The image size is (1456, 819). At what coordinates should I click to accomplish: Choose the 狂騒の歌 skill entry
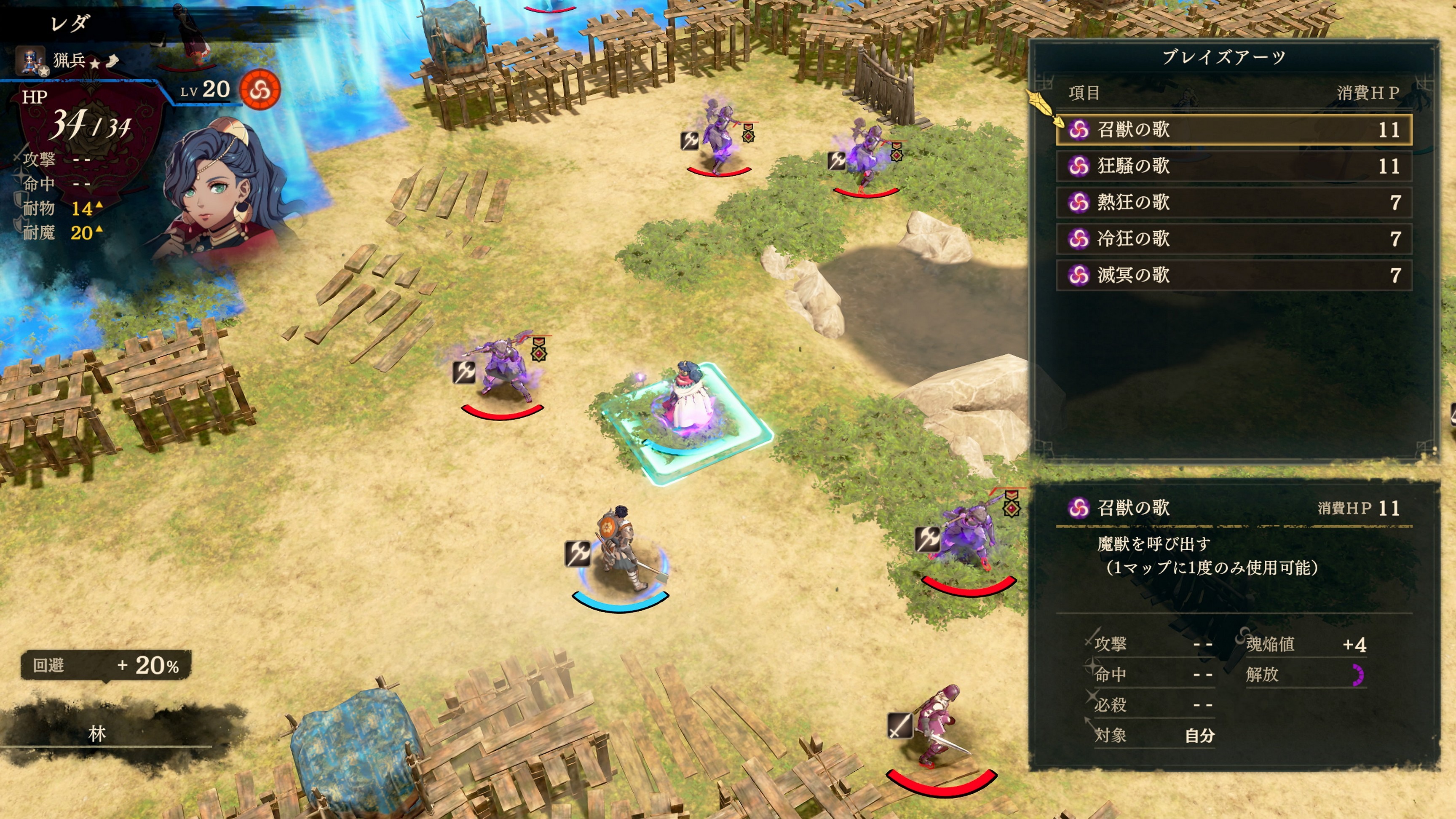pyautogui.click(x=1233, y=166)
